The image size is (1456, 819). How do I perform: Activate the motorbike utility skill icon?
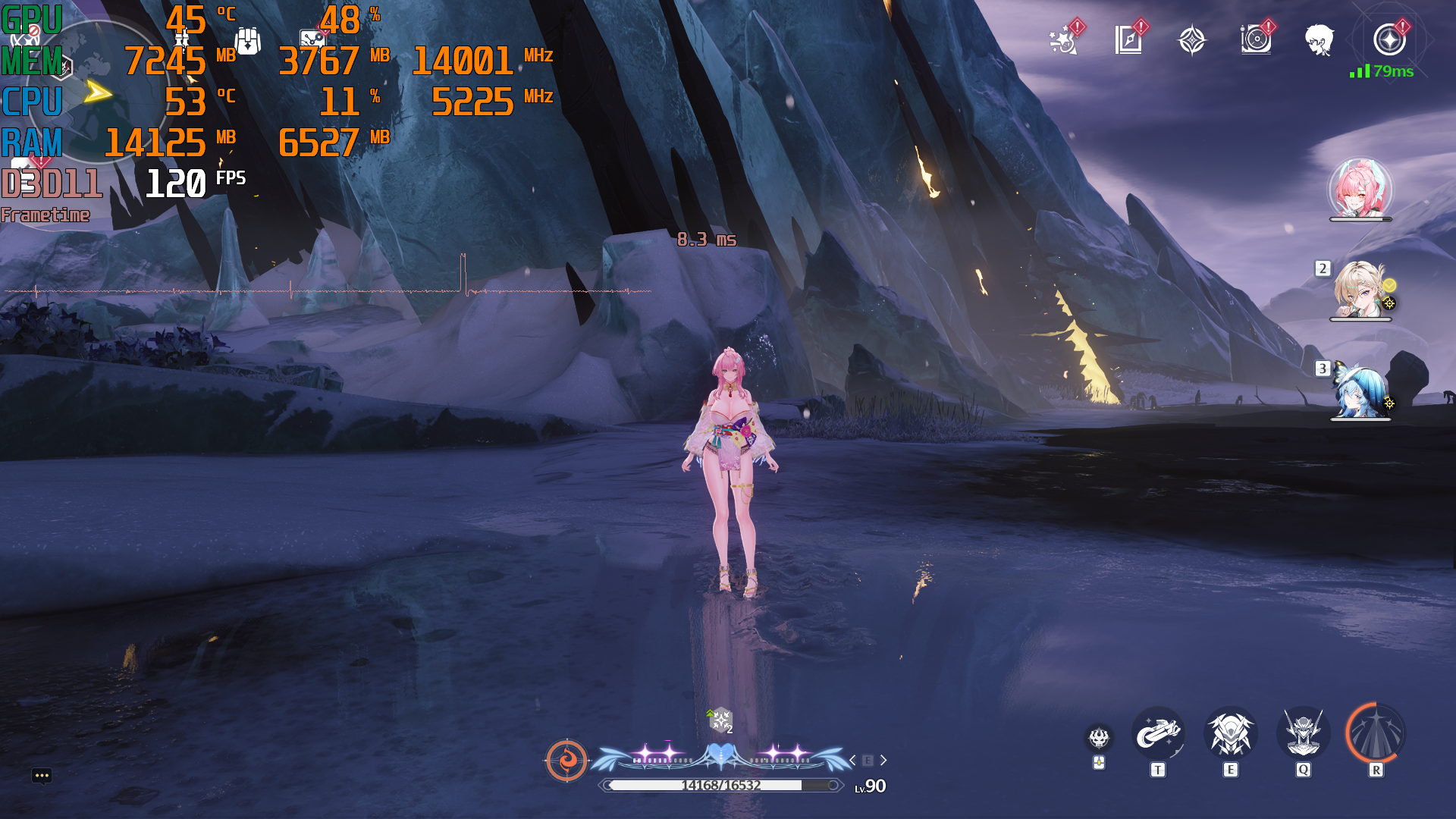(1157, 734)
